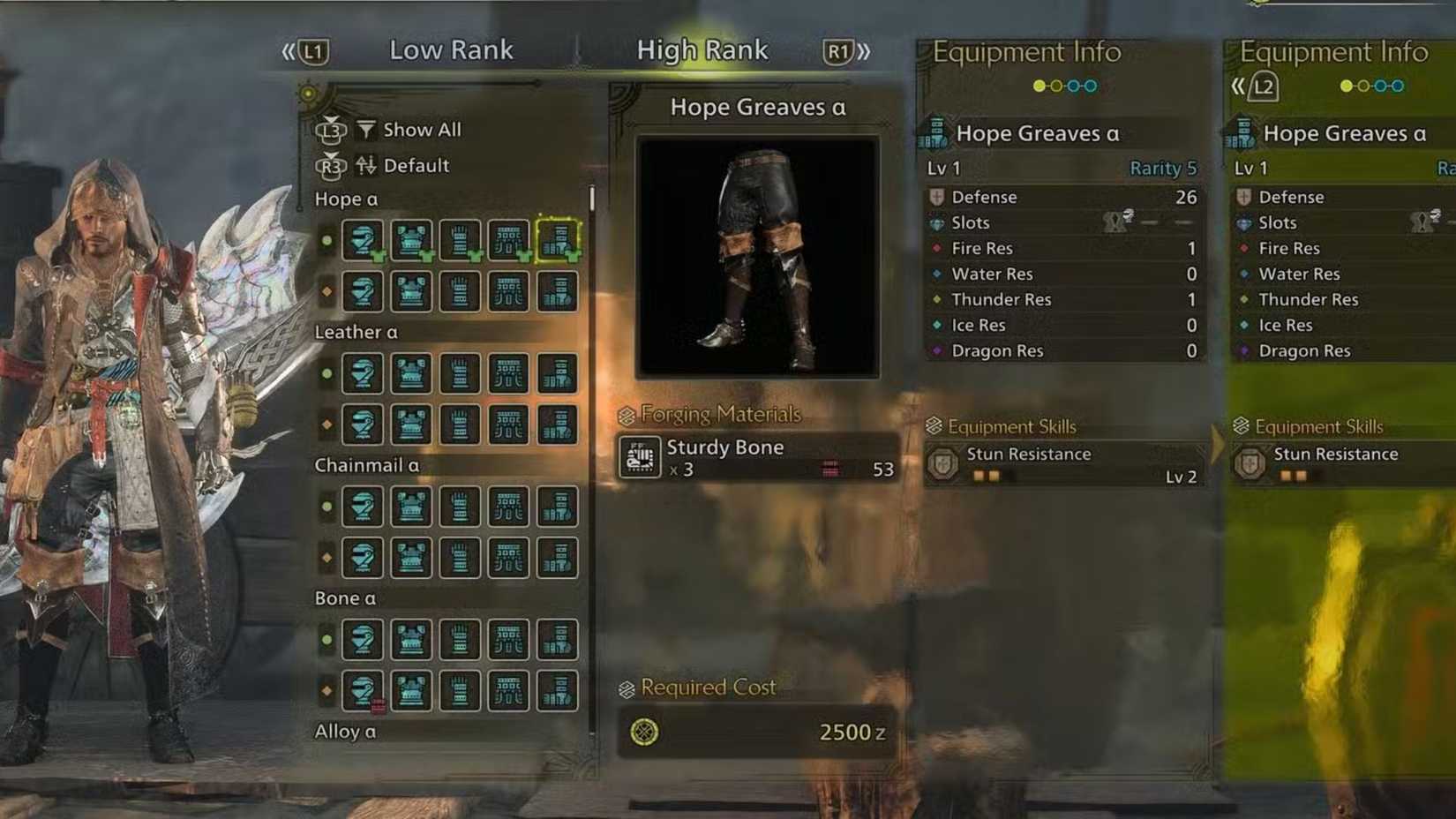Click the Required Cost zenny icon
This screenshot has width=1456, height=819.
(645, 732)
